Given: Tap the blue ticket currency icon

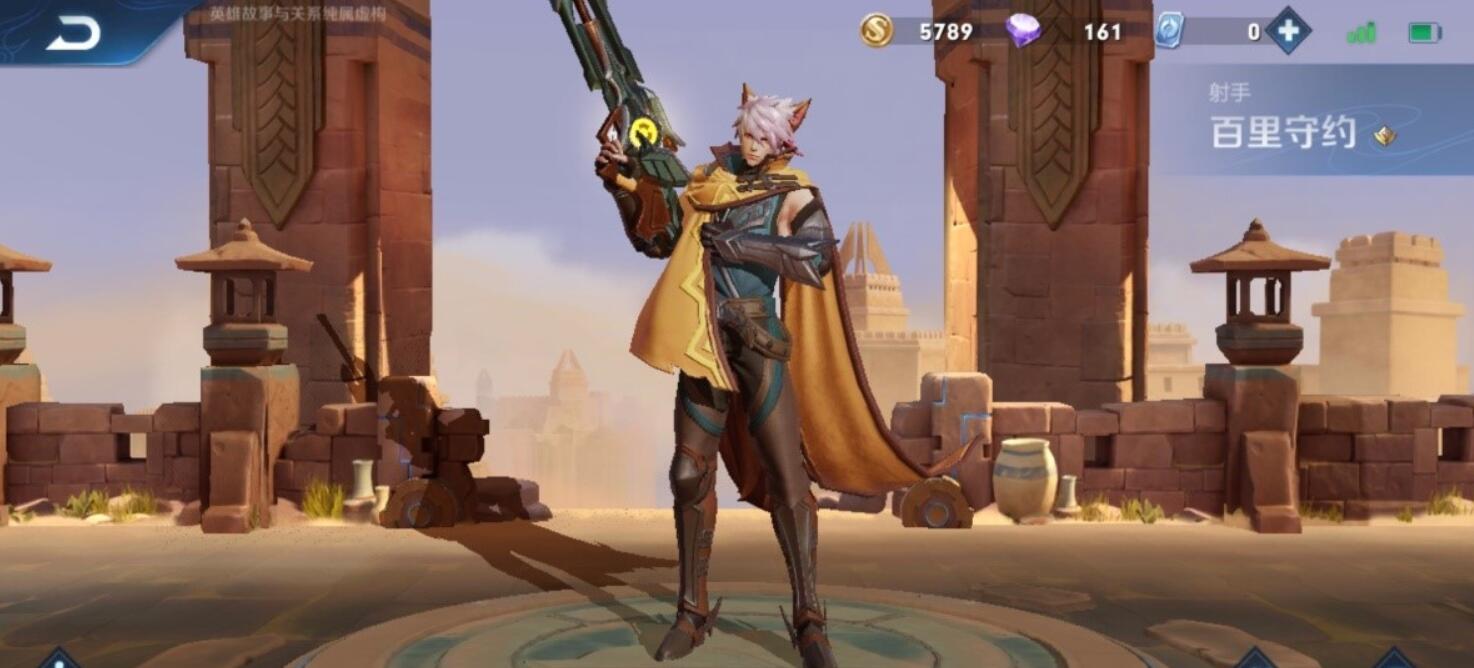Looking at the screenshot, I should point(1168,31).
